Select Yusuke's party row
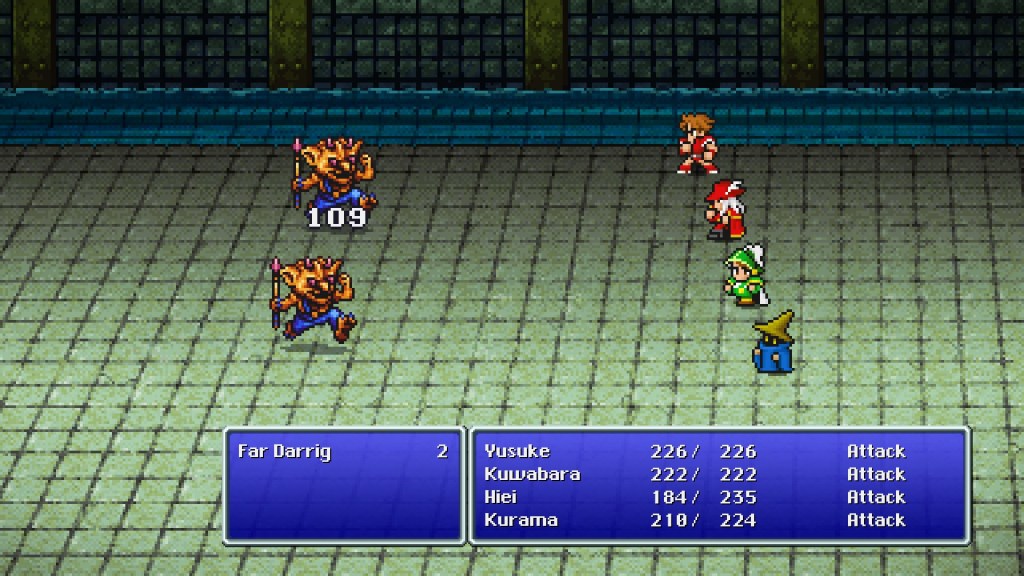The image size is (1024, 576). point(516,451)
